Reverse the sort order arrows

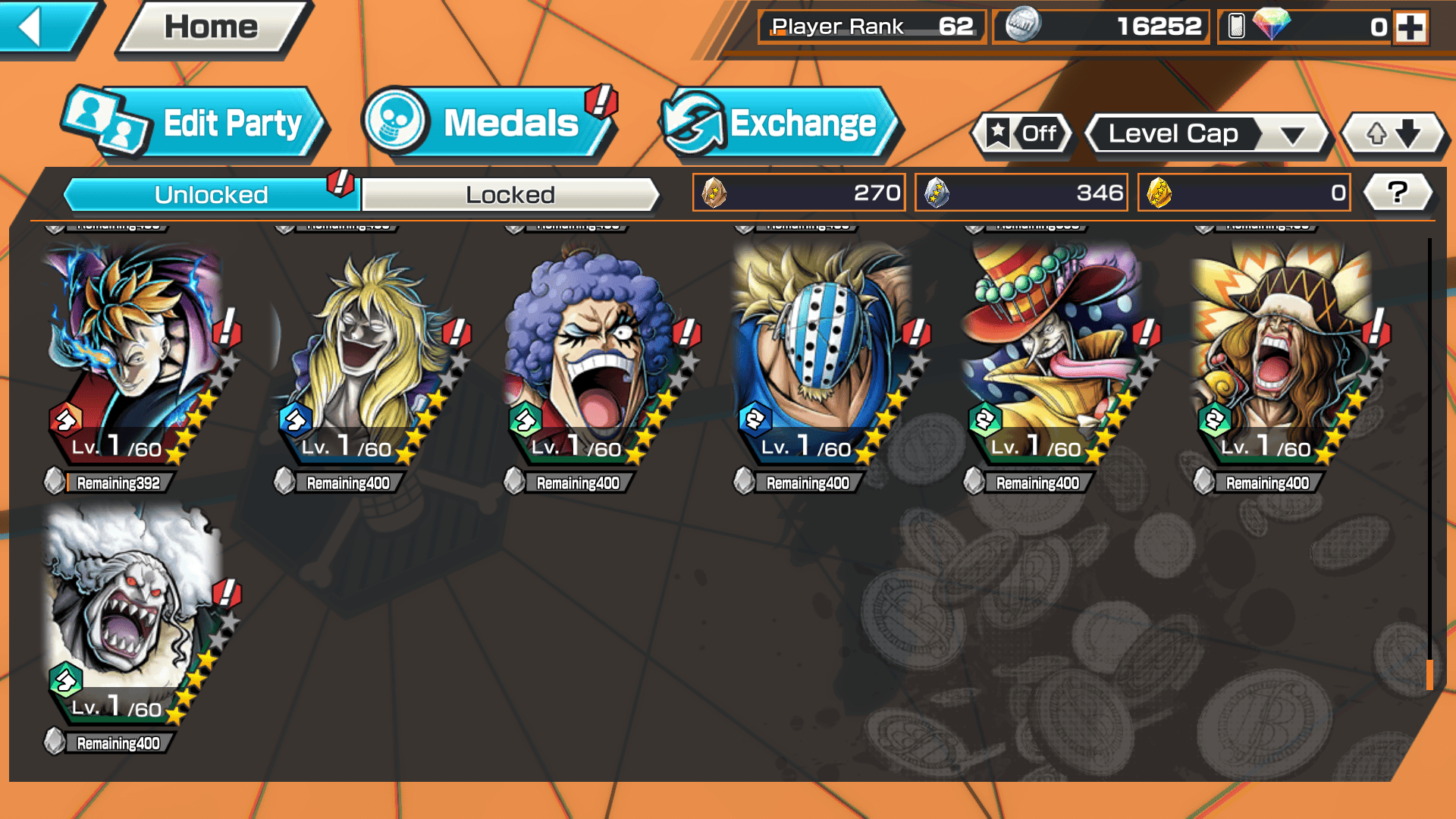[x=1394, y=134]
